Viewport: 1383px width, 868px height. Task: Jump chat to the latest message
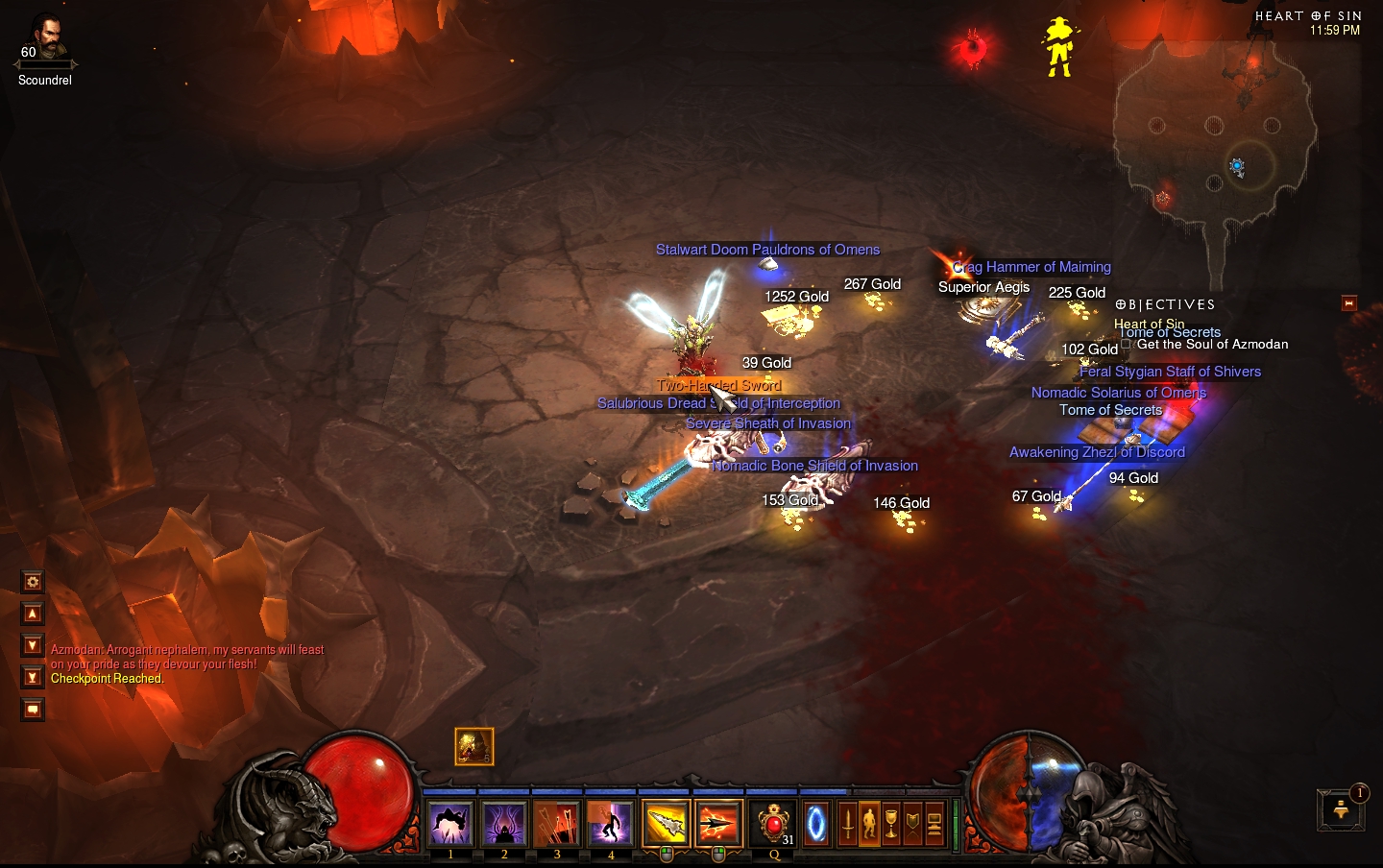(33, 678)
